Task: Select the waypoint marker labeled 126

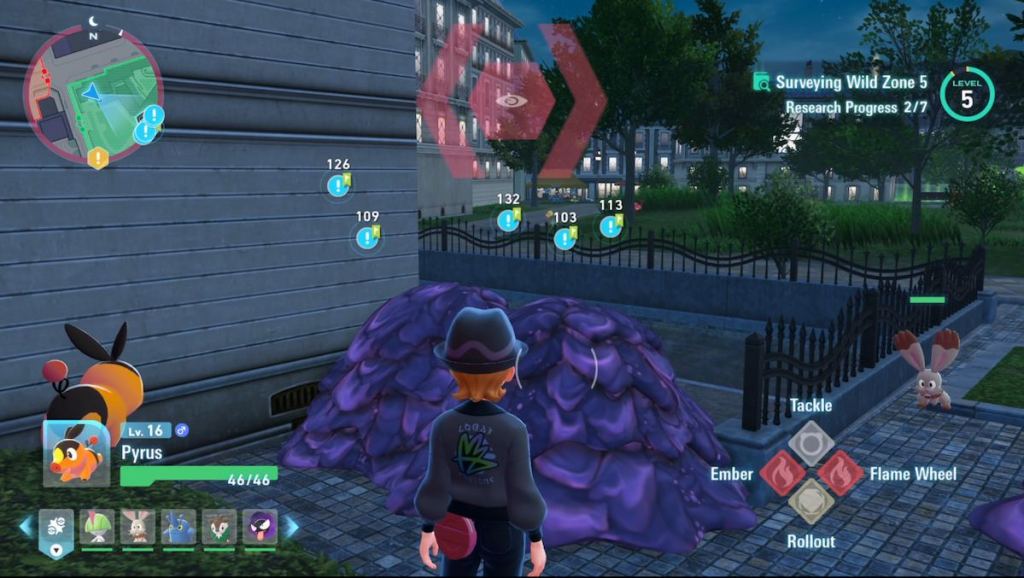Action: pyautogui.click(x=338, y=185)
